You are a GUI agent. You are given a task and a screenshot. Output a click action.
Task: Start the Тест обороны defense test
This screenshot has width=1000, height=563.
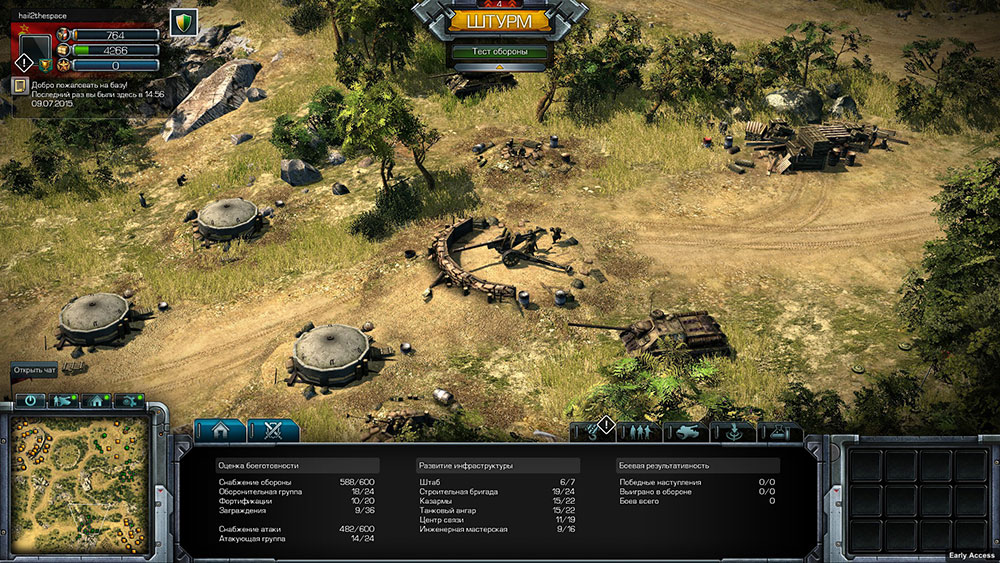tap(499, 52)
